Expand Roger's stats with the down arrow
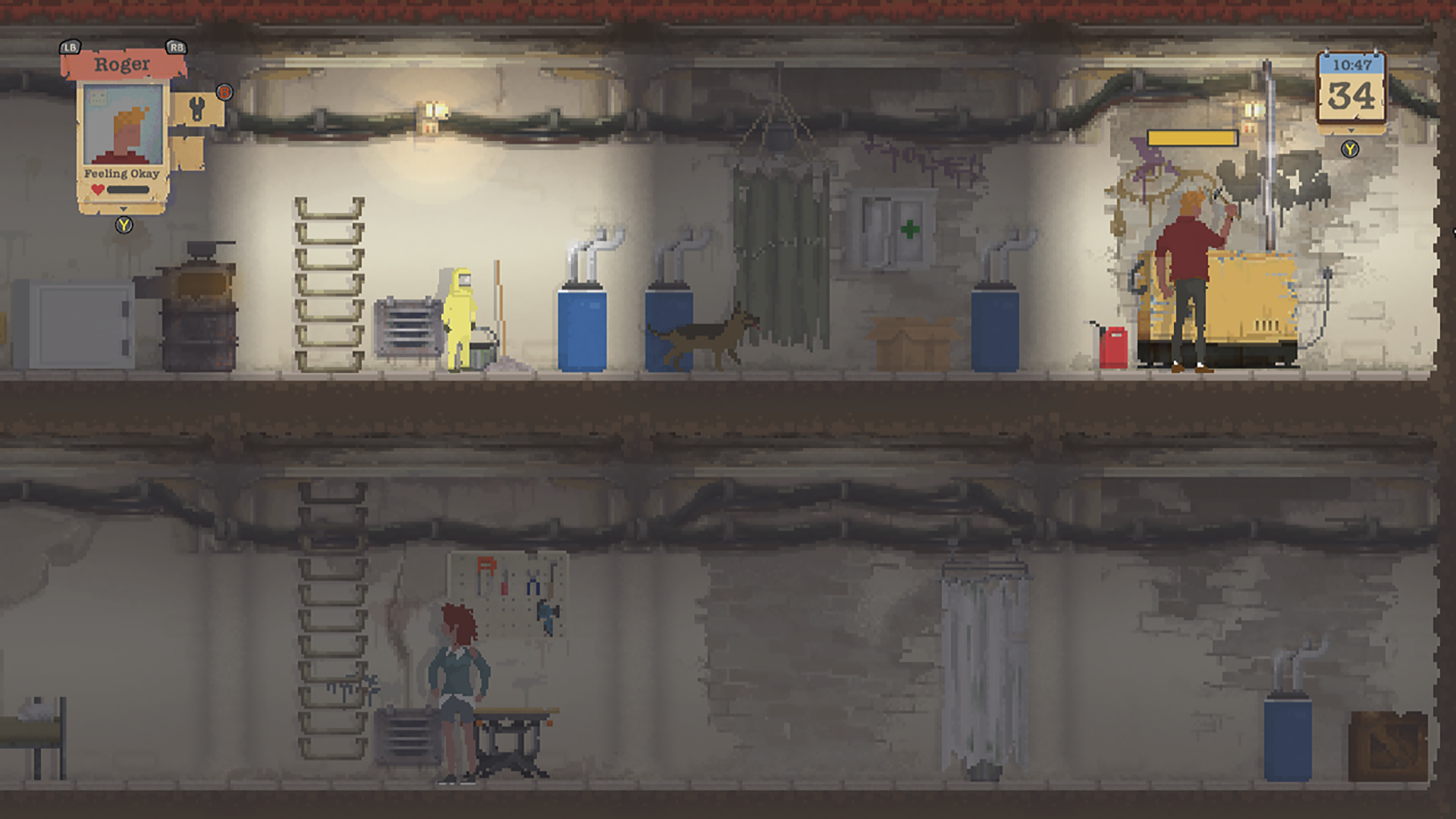Viewport: 1456px width, 819px height. (x=123, y=210)
